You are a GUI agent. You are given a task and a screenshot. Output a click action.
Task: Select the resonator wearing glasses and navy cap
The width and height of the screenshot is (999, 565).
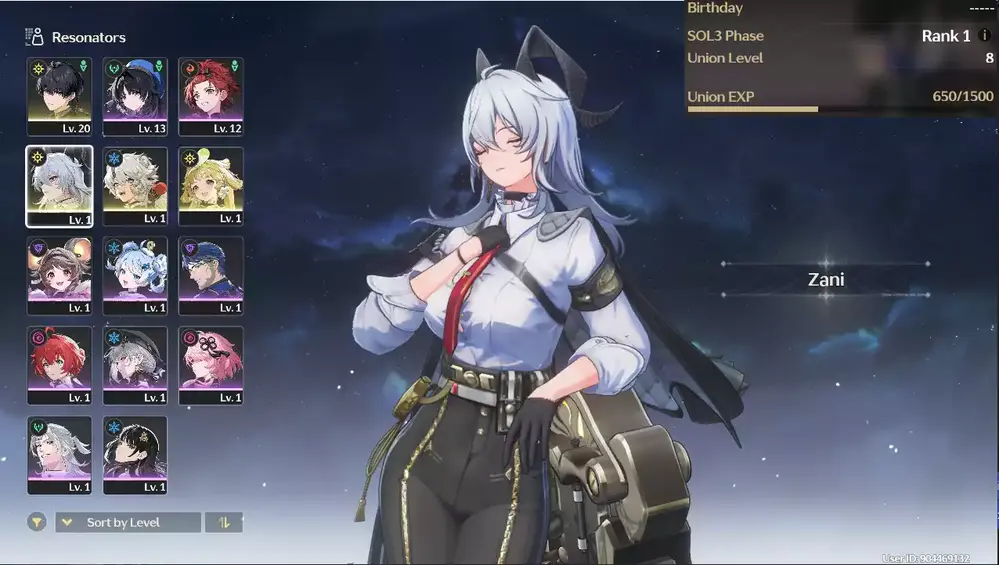211,276
